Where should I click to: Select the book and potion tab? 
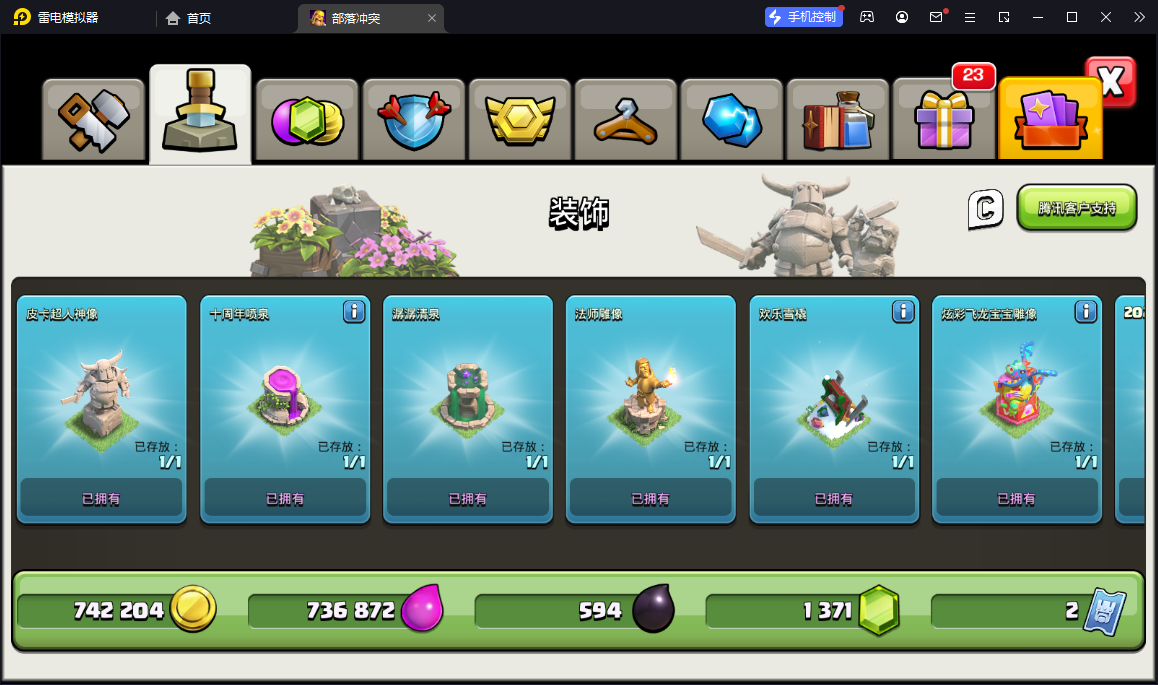(837, 119)
